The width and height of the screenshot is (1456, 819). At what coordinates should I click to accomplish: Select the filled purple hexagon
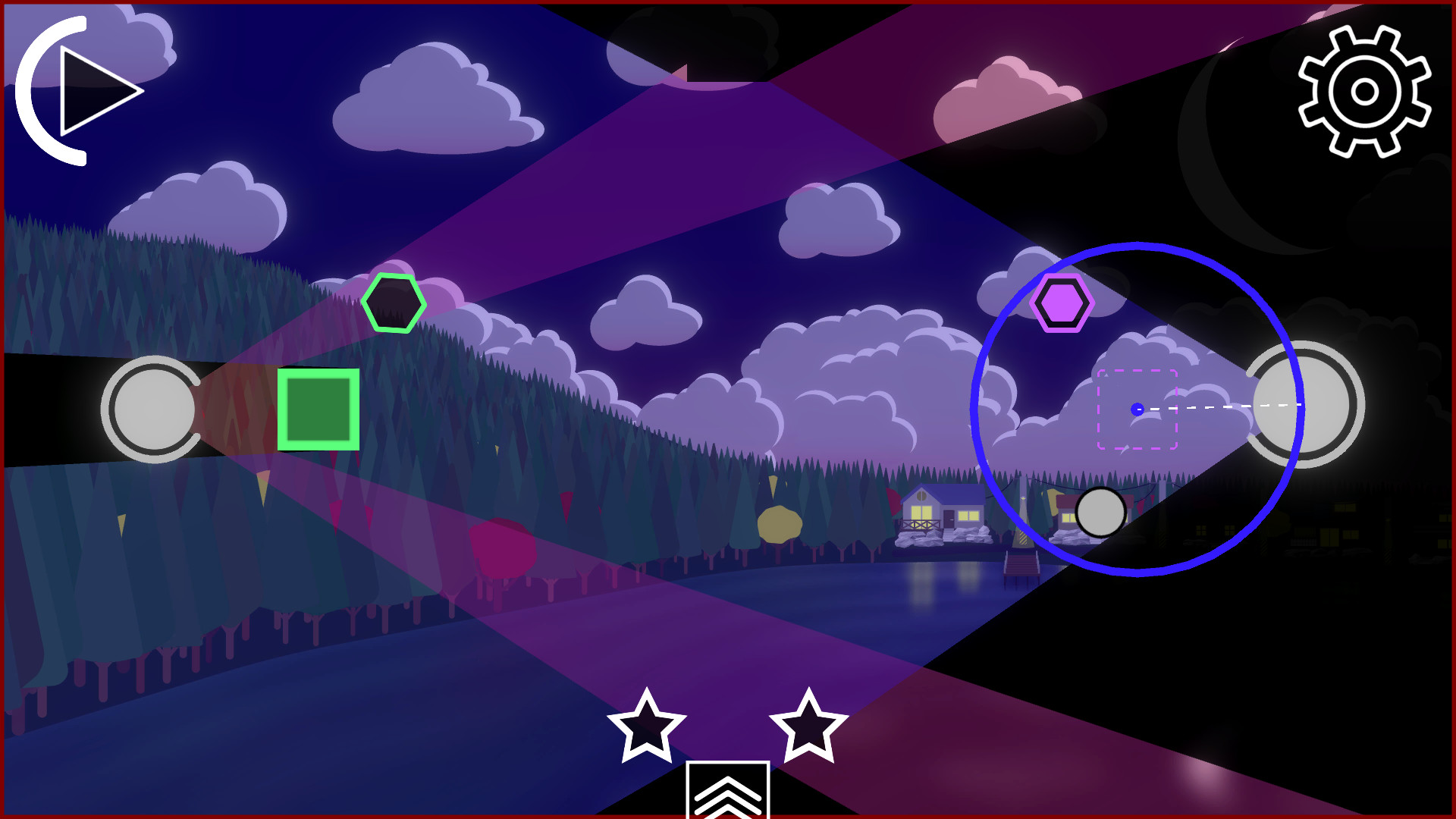(x=1063, y=303)
